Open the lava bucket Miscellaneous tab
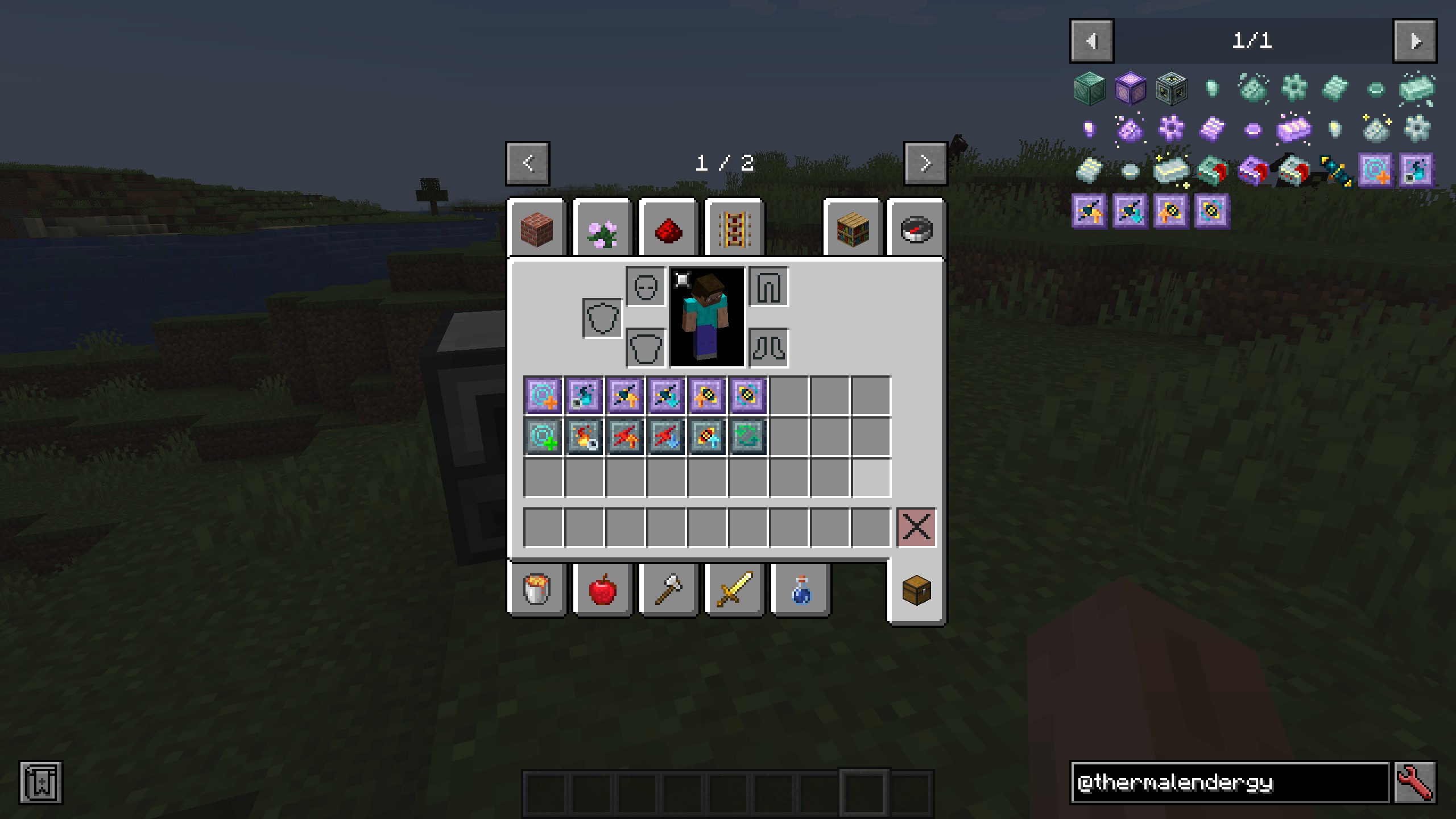 click(x=537, y=590)
